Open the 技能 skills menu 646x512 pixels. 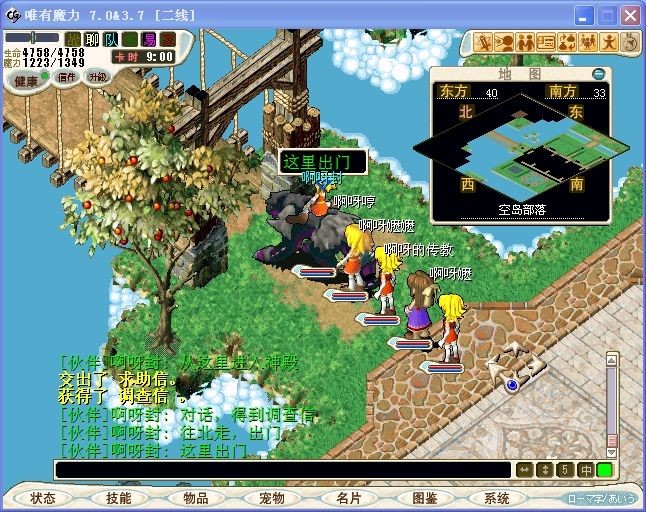(119, 497)
